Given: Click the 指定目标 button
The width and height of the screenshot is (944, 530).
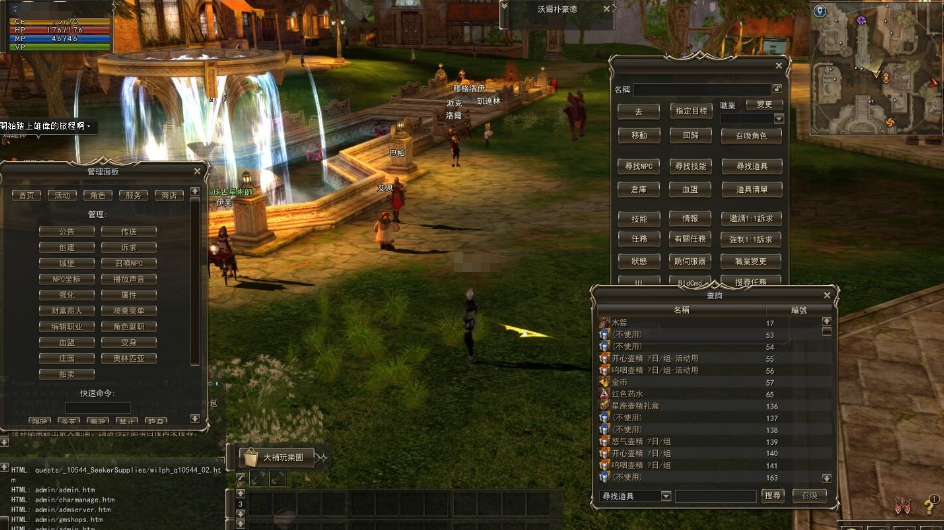Looking at the screenshot, I should click(x=691, y=111).
